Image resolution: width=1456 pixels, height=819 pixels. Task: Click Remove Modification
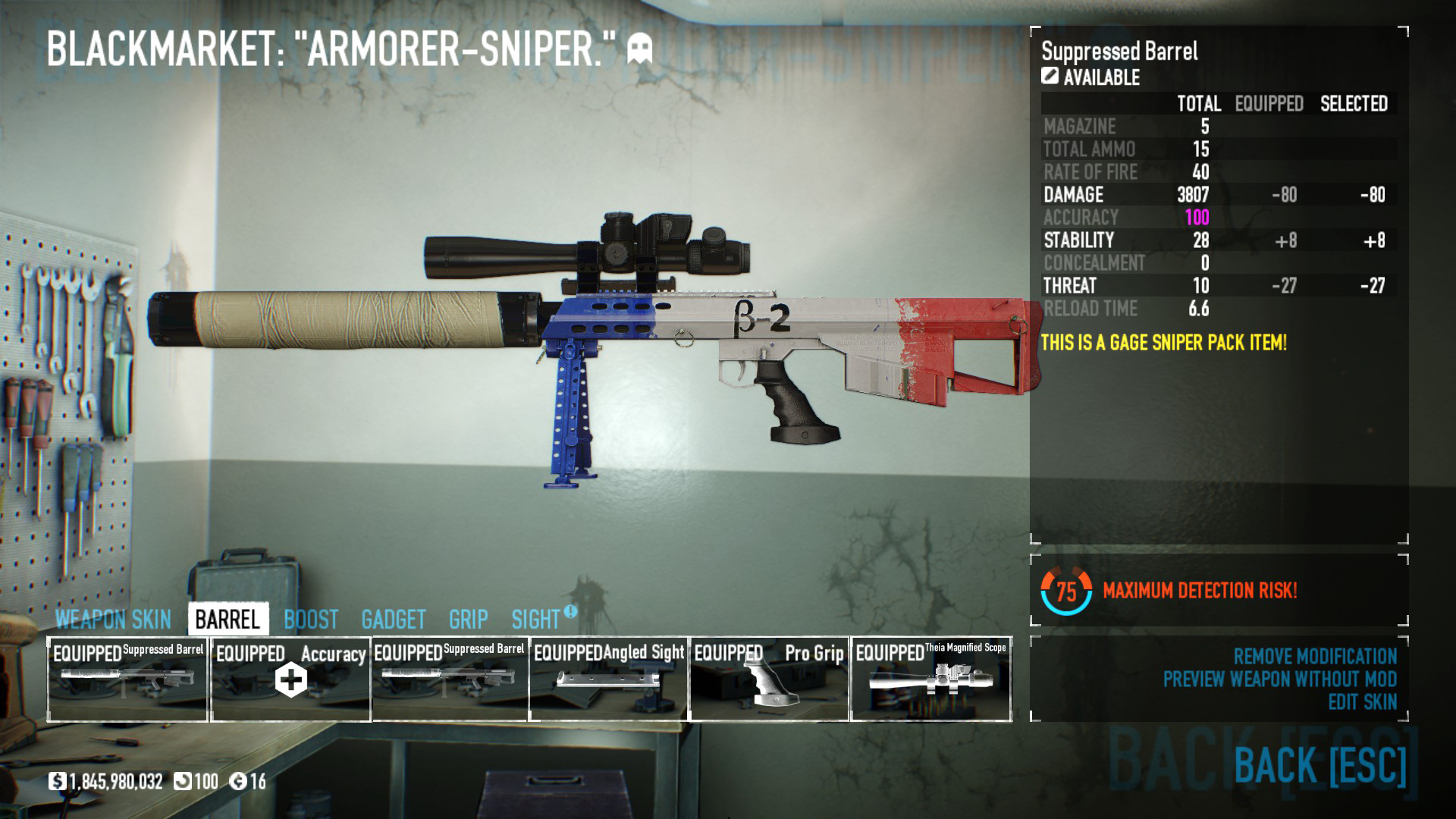tap(1314, 656)
